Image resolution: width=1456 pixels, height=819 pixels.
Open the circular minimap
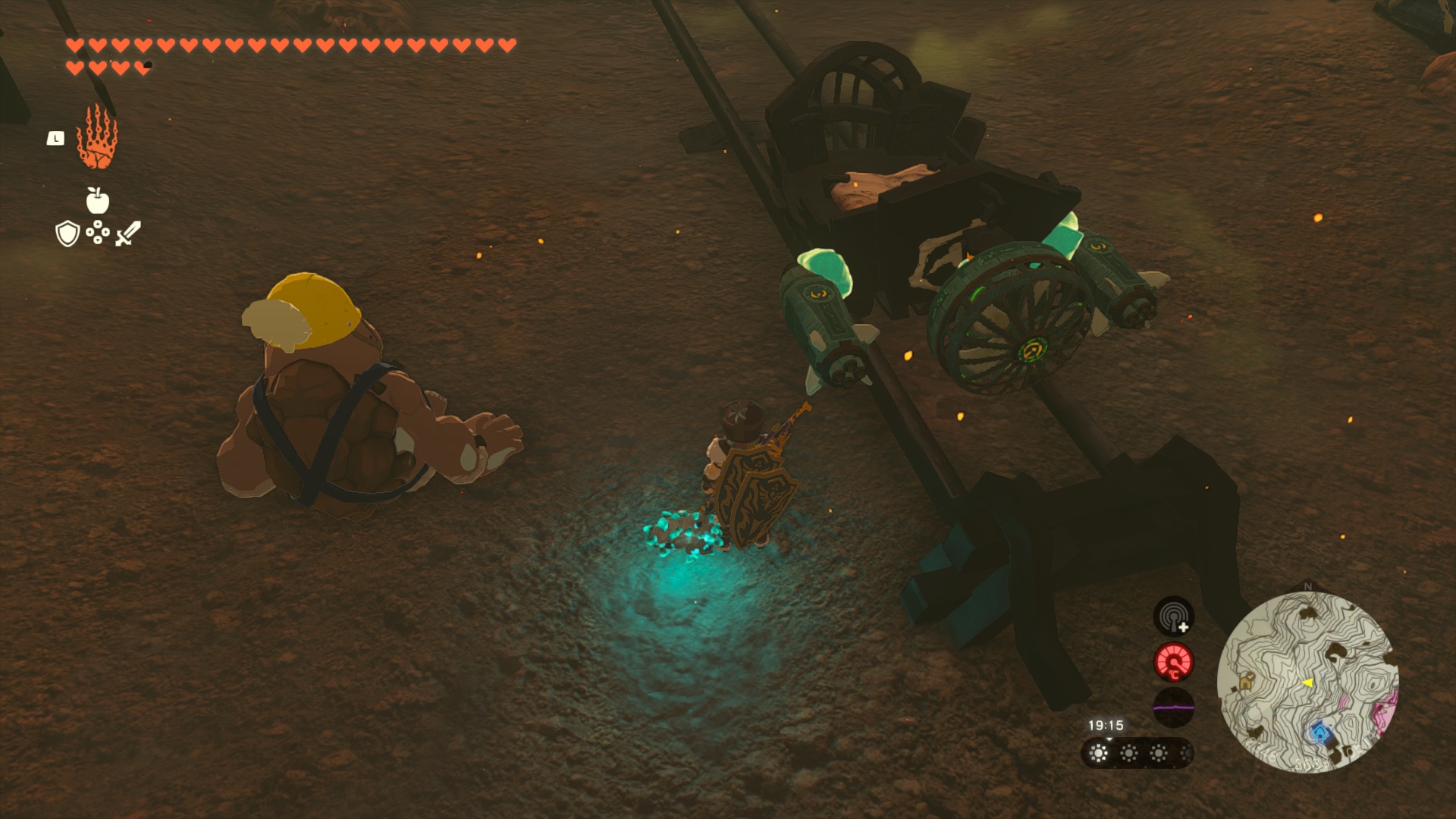(1307, 682)
